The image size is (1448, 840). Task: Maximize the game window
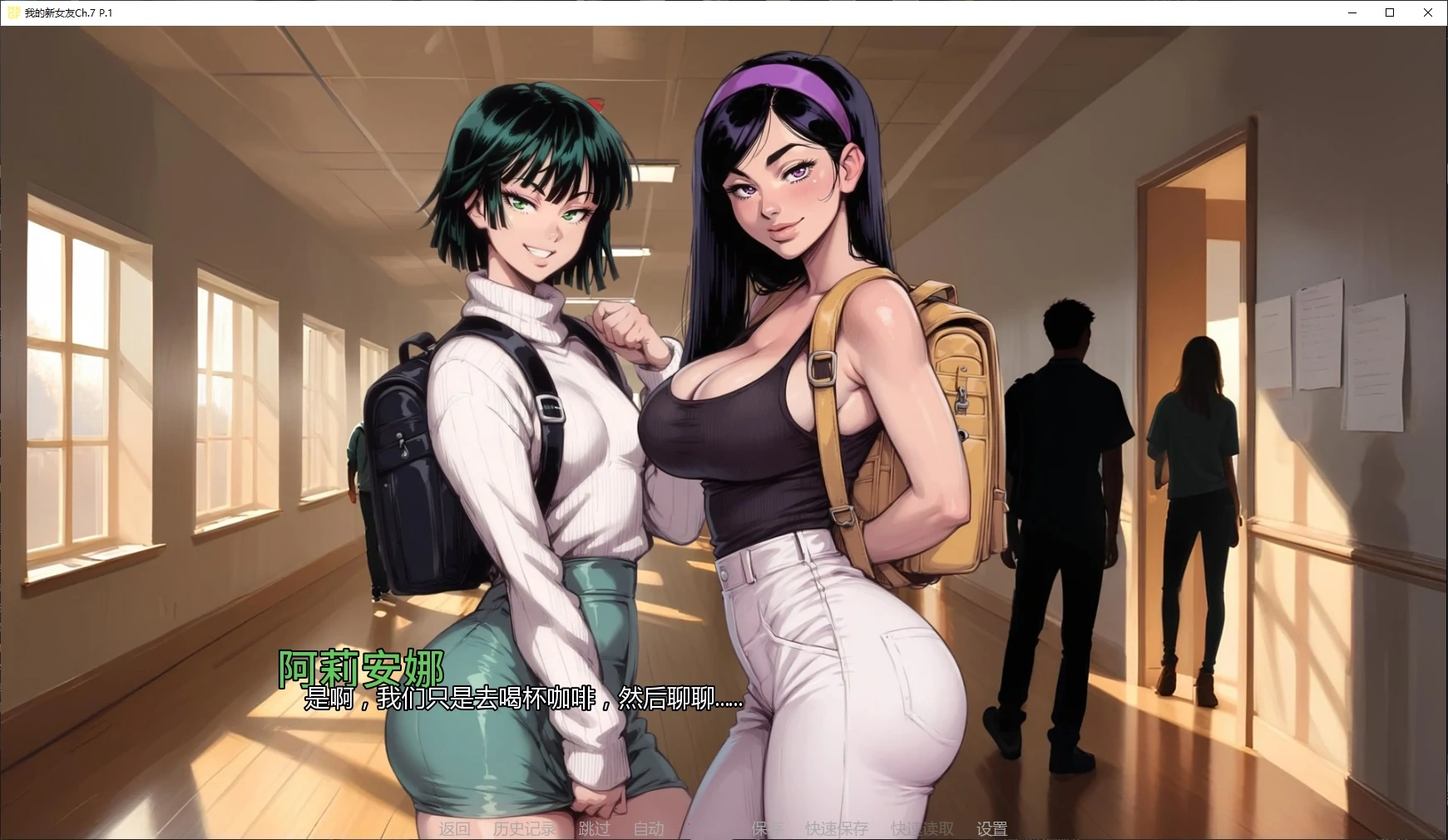[x=1390, y=12]
